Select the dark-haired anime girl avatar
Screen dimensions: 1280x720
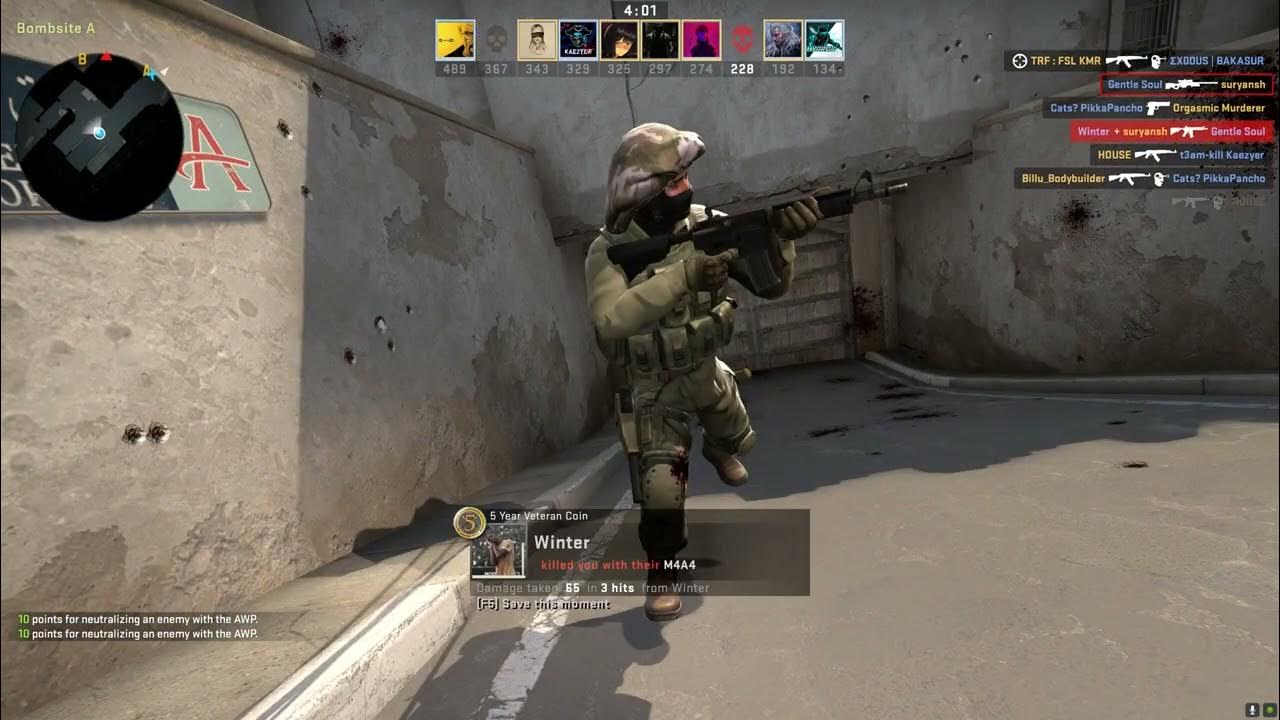pyautogui.click(x=619, y=40)
